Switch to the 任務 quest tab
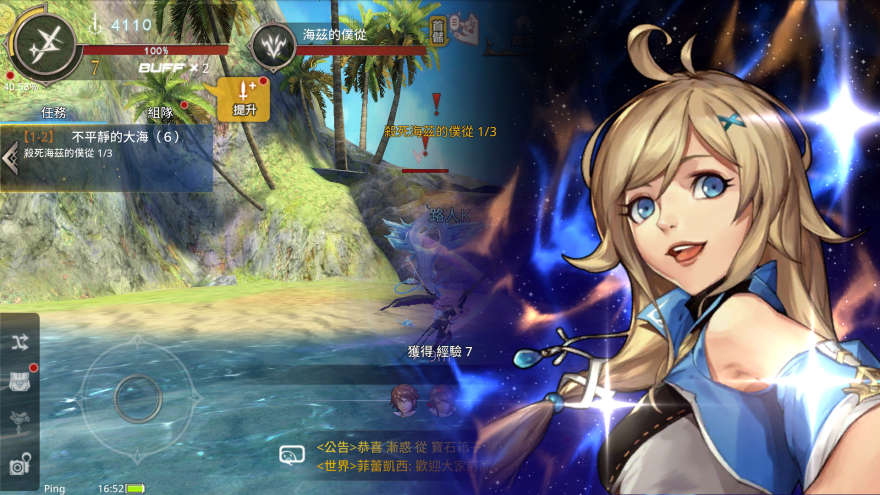Image resolution: width=880 pixels, height=495 pixels. click(x=54, y=112)
